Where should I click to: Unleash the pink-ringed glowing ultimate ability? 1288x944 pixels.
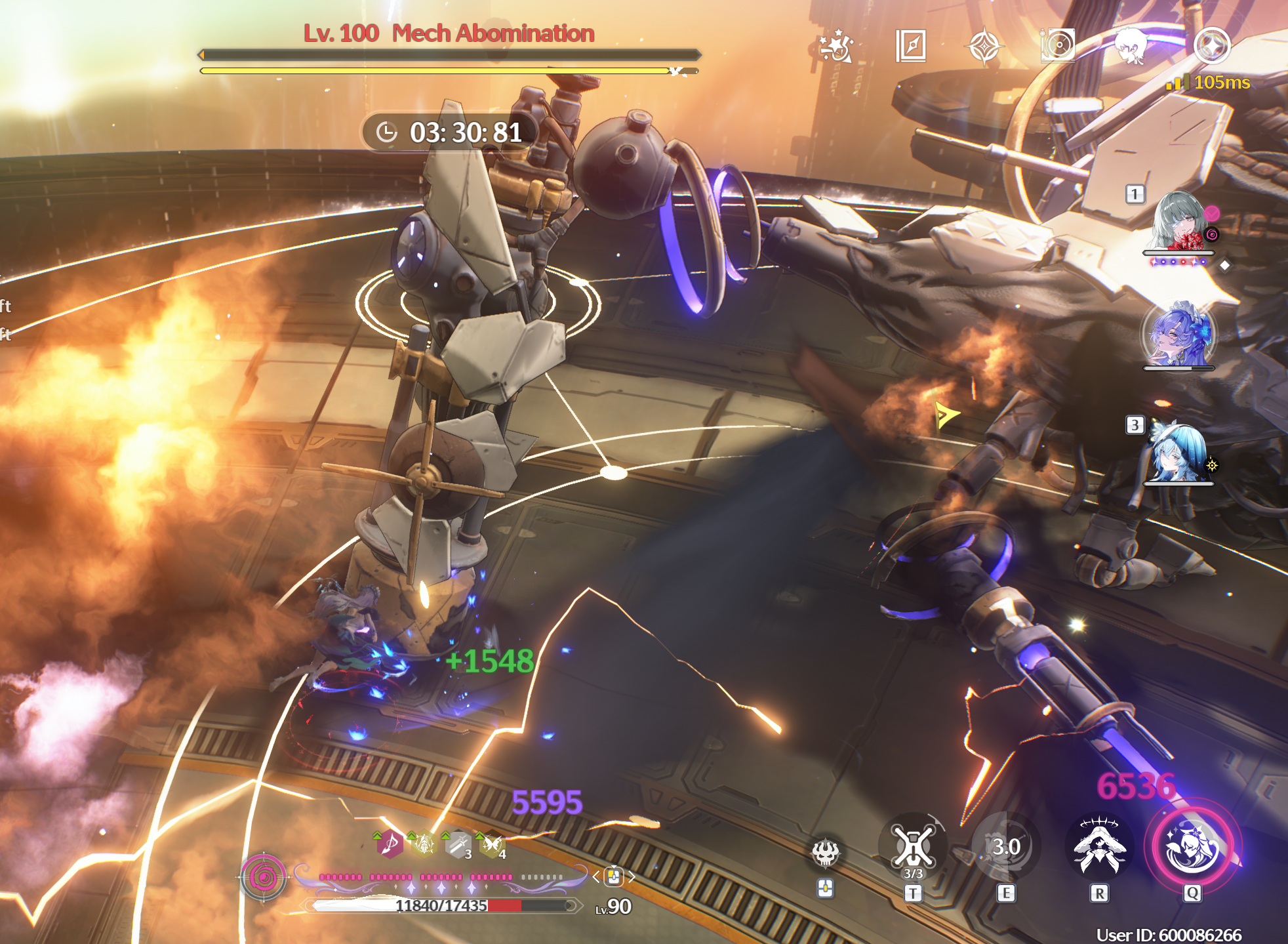(1192, 847)
